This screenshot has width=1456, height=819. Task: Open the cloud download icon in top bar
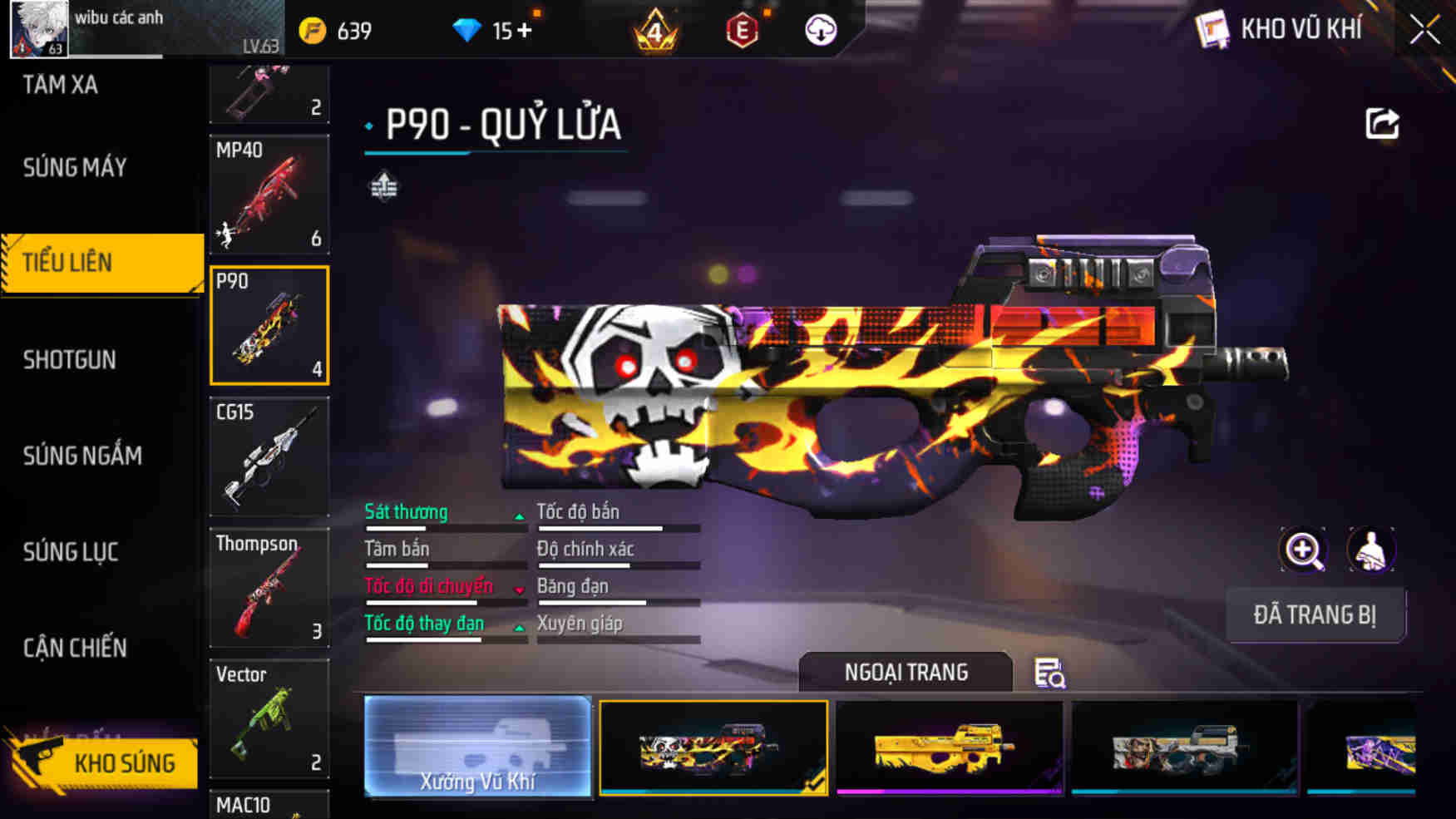[822, 30]
